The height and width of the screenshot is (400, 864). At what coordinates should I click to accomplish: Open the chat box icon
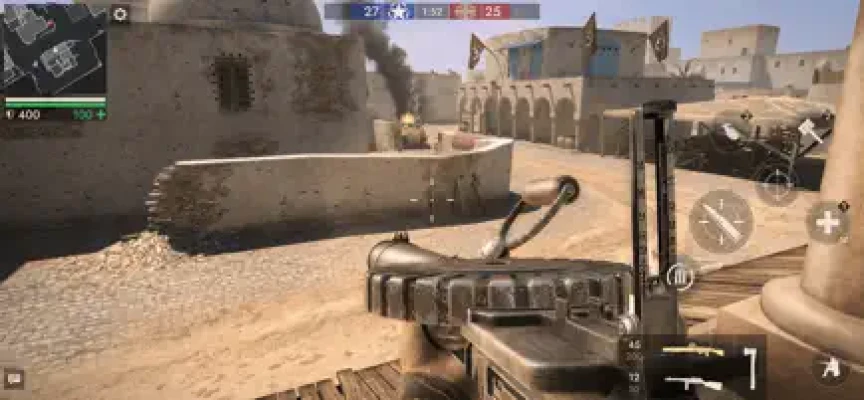point(14,379)
